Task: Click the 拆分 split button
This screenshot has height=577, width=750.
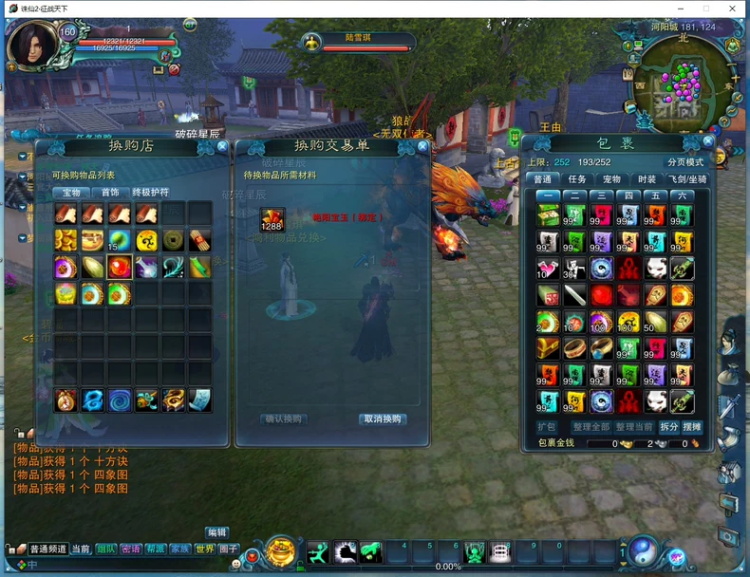Action: pos(669,427)
